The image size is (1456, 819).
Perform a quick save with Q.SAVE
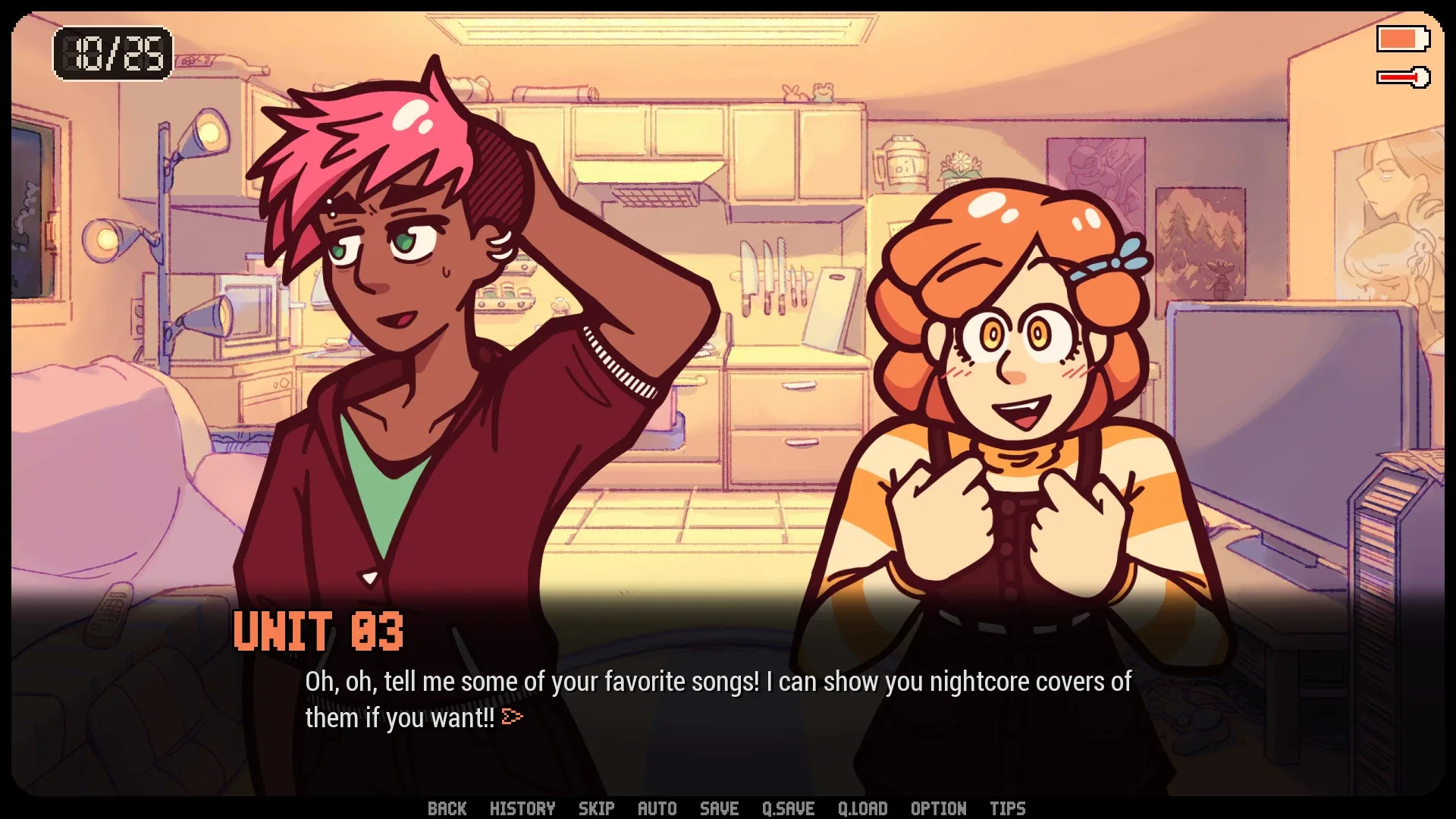(x=789, y=808)
